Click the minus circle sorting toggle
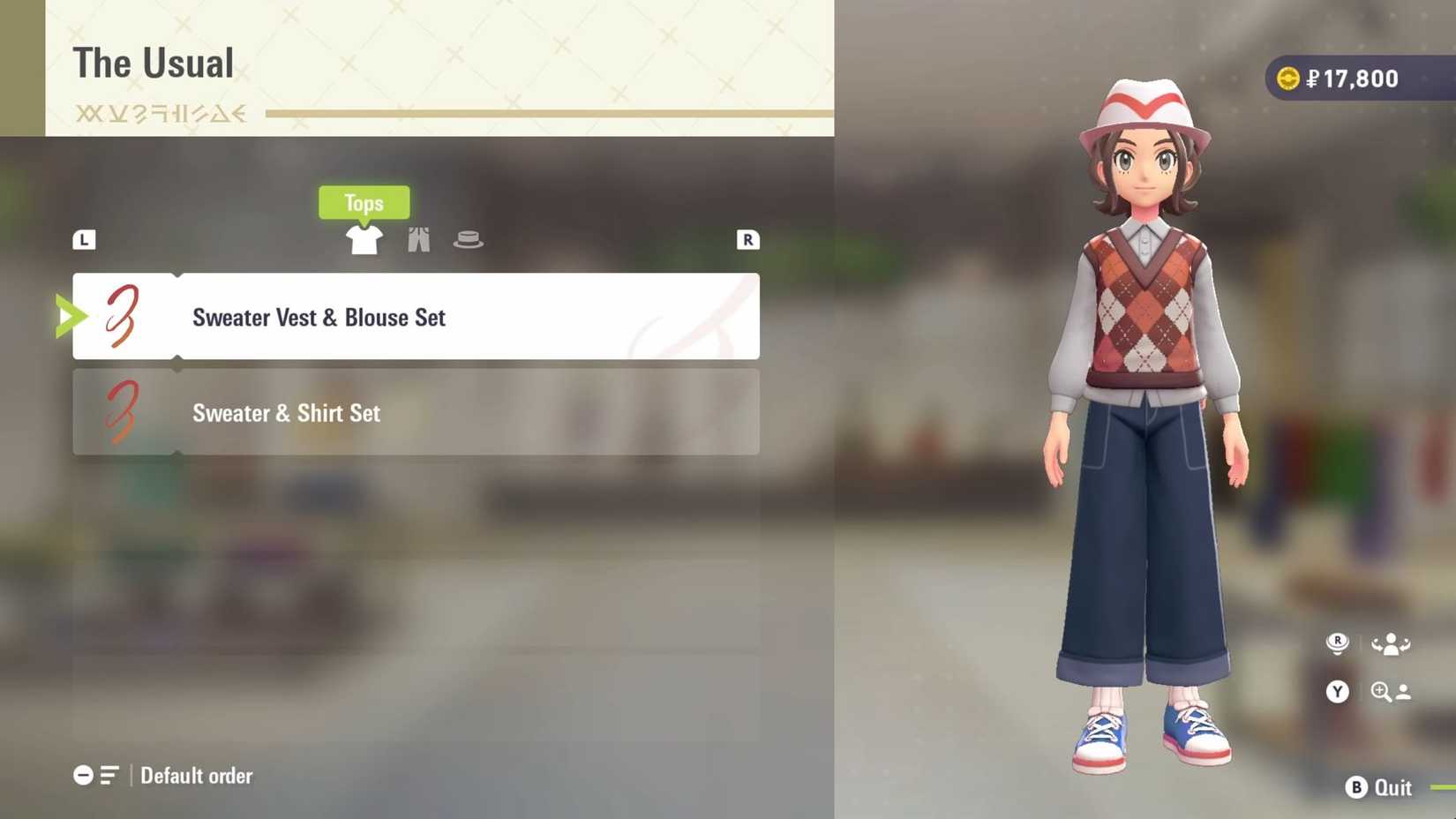This screenshot has width=1456, height=819. (84, 775)
